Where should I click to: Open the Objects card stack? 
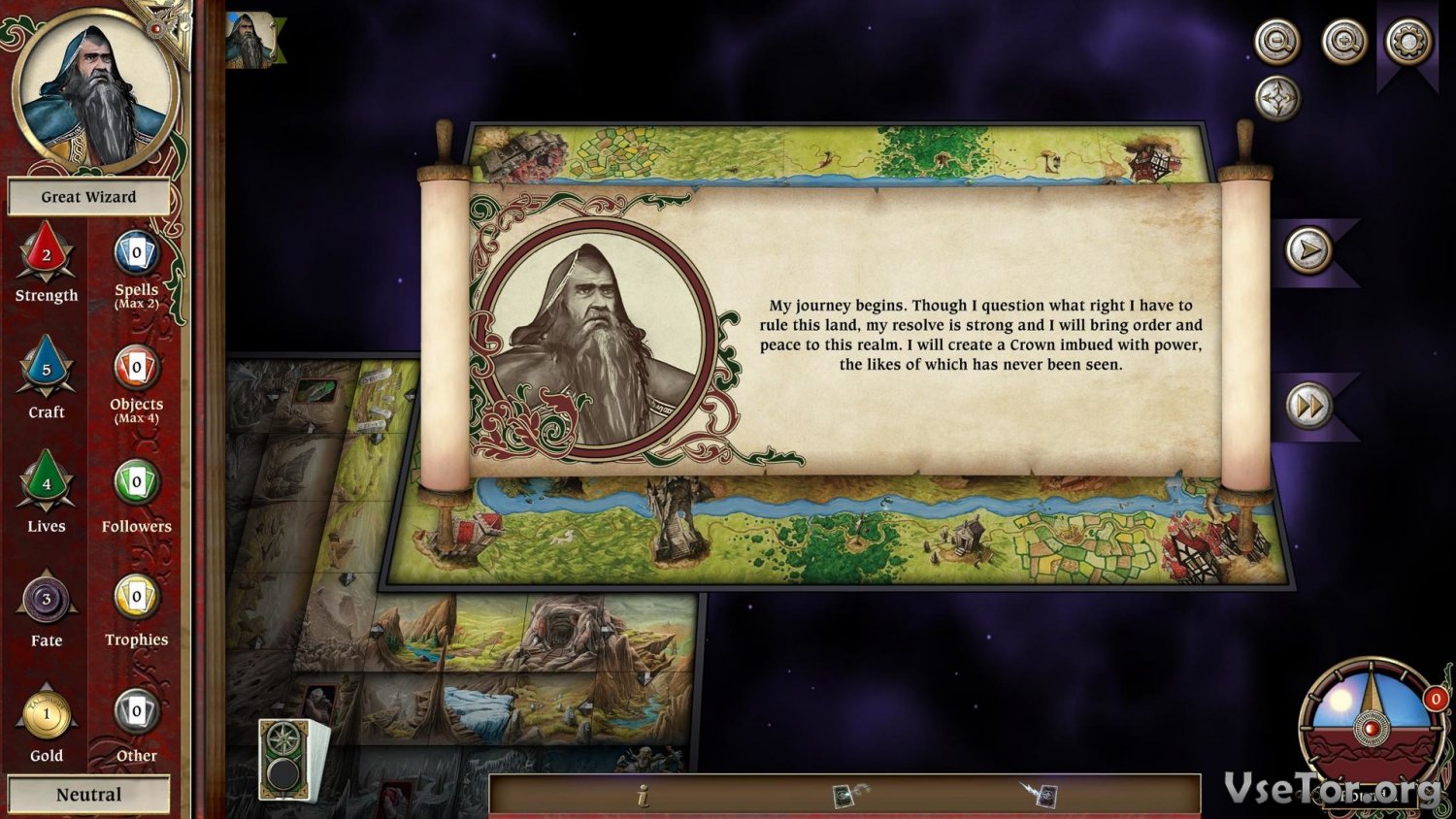click(x=136, y=368)
